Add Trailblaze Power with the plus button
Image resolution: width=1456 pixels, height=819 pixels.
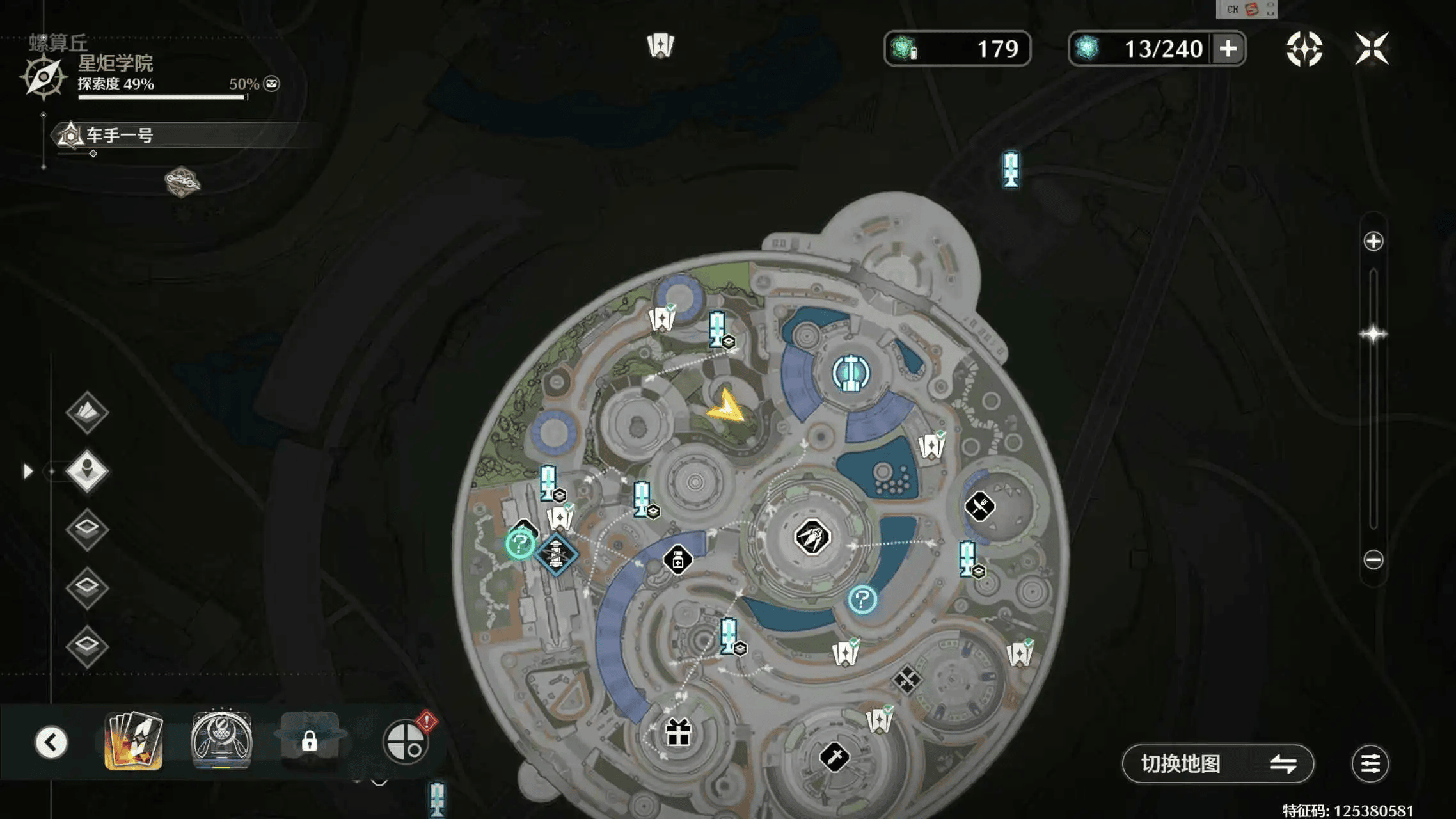pos(1228,49)
